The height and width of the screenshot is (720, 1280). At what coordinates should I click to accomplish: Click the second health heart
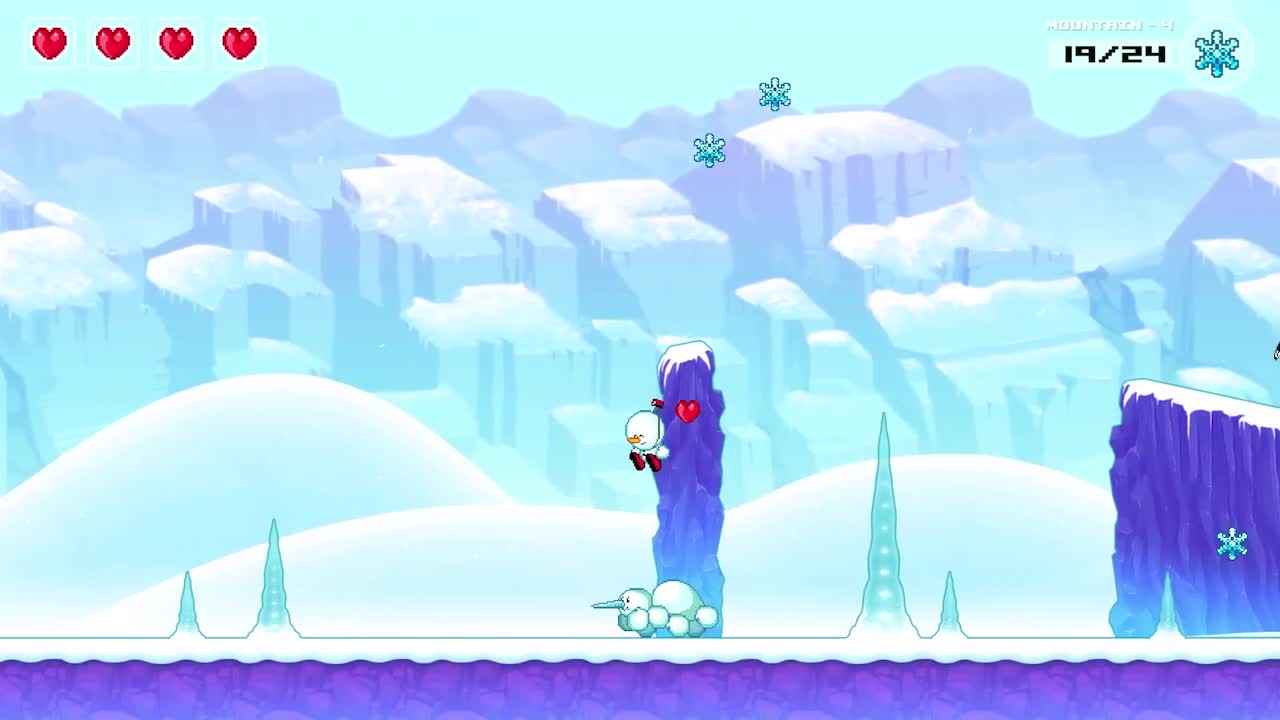(x=112, y=43)
